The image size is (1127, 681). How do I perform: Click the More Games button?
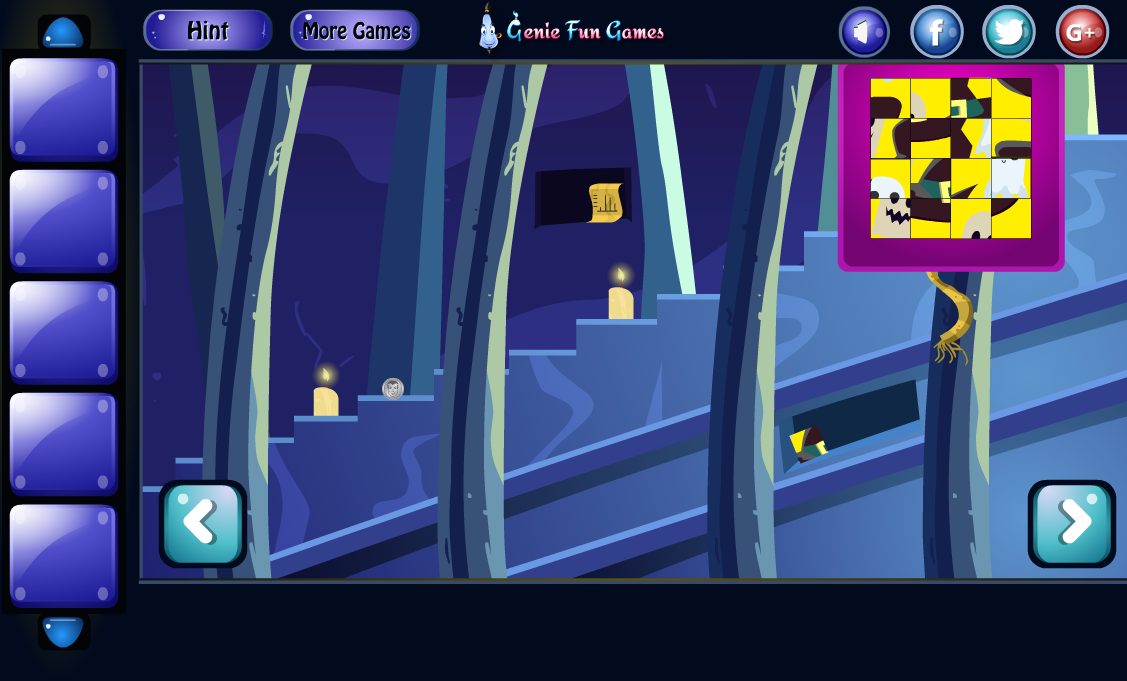click(x=355, y=31)
